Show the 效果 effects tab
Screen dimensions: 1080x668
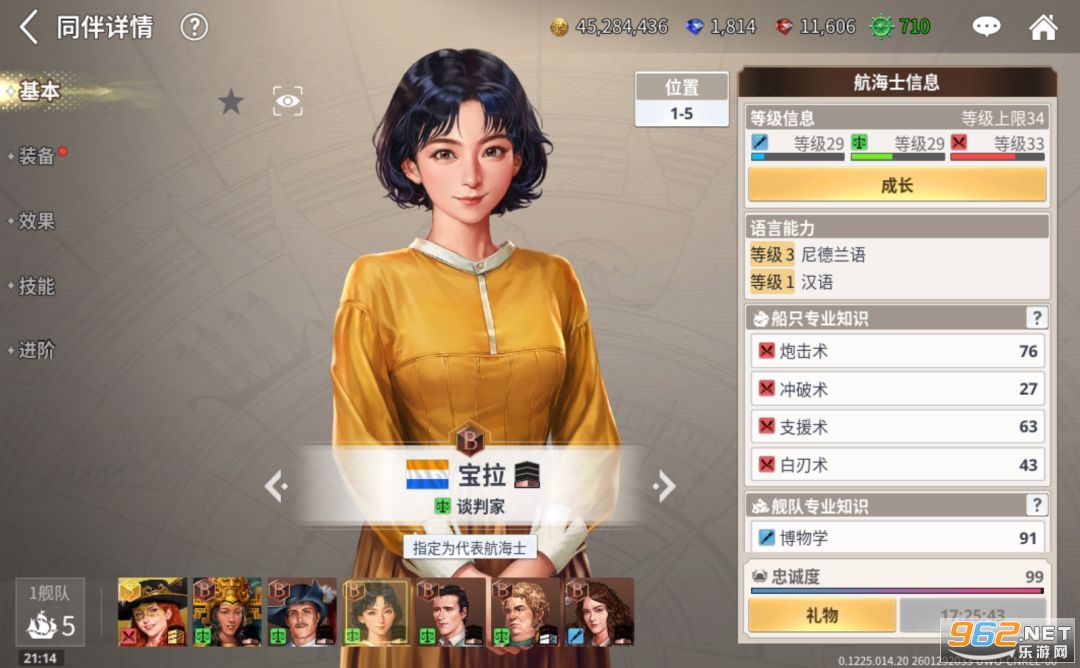pyautogui.click(x=37, y=221)
